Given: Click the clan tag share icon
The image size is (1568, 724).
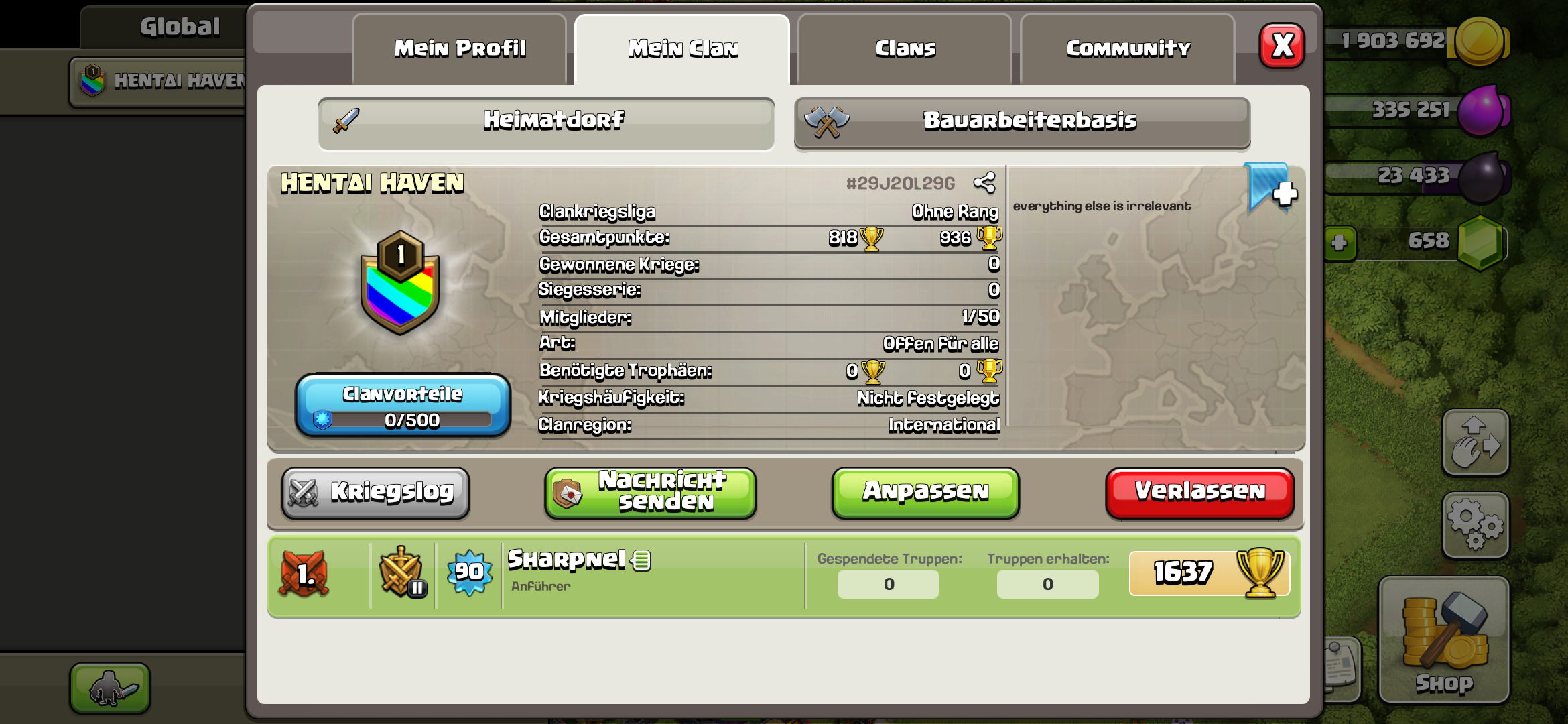Looking at the screenshot, I should (x=985, y=182).
